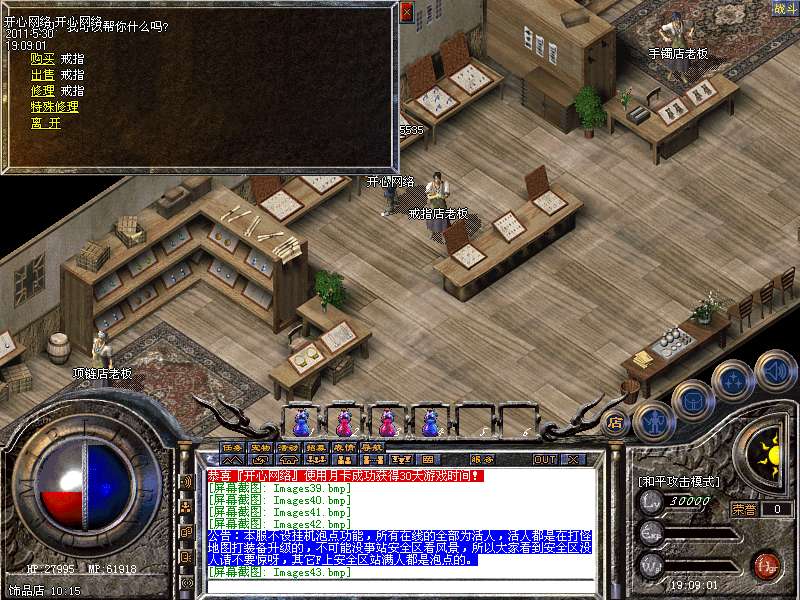Open the 导航 navigation tab
Image resolution: width=800 pixels, height=600 pixels.
(372, 448)
